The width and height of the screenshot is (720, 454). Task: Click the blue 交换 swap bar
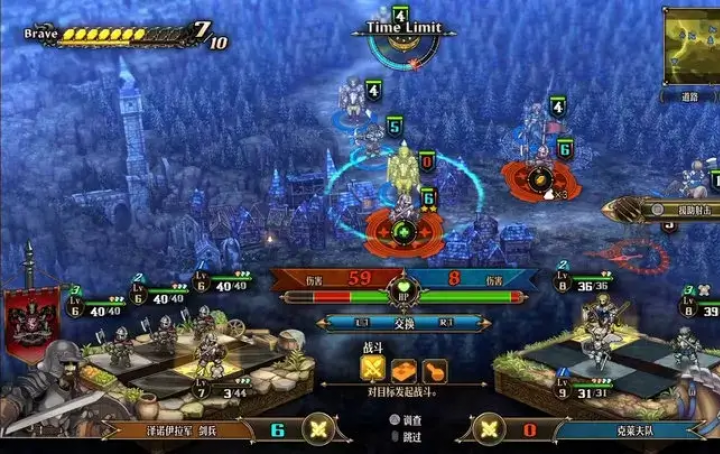click(x=403, y=323)
